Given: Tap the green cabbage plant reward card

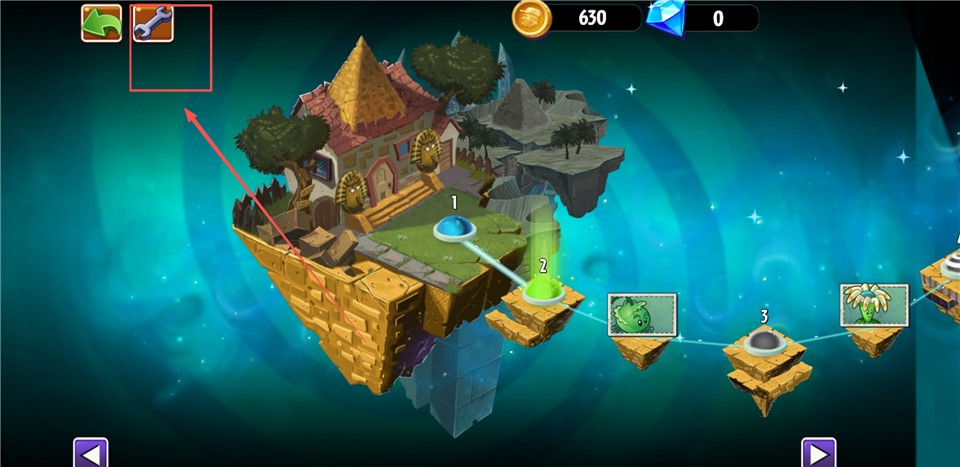Looking at the screenshot, I should point(642,315).
